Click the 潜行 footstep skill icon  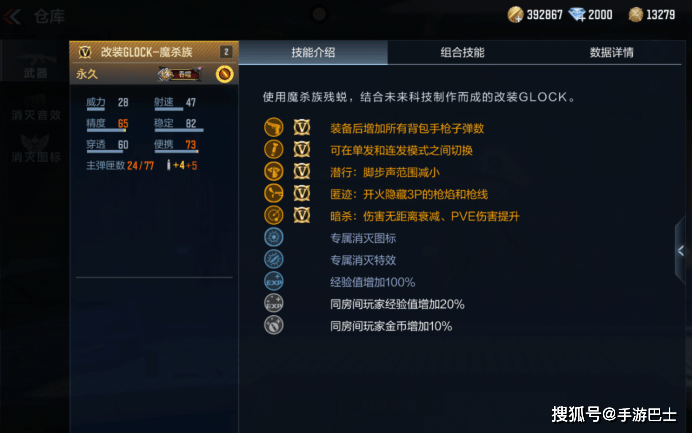pos(274,171)
